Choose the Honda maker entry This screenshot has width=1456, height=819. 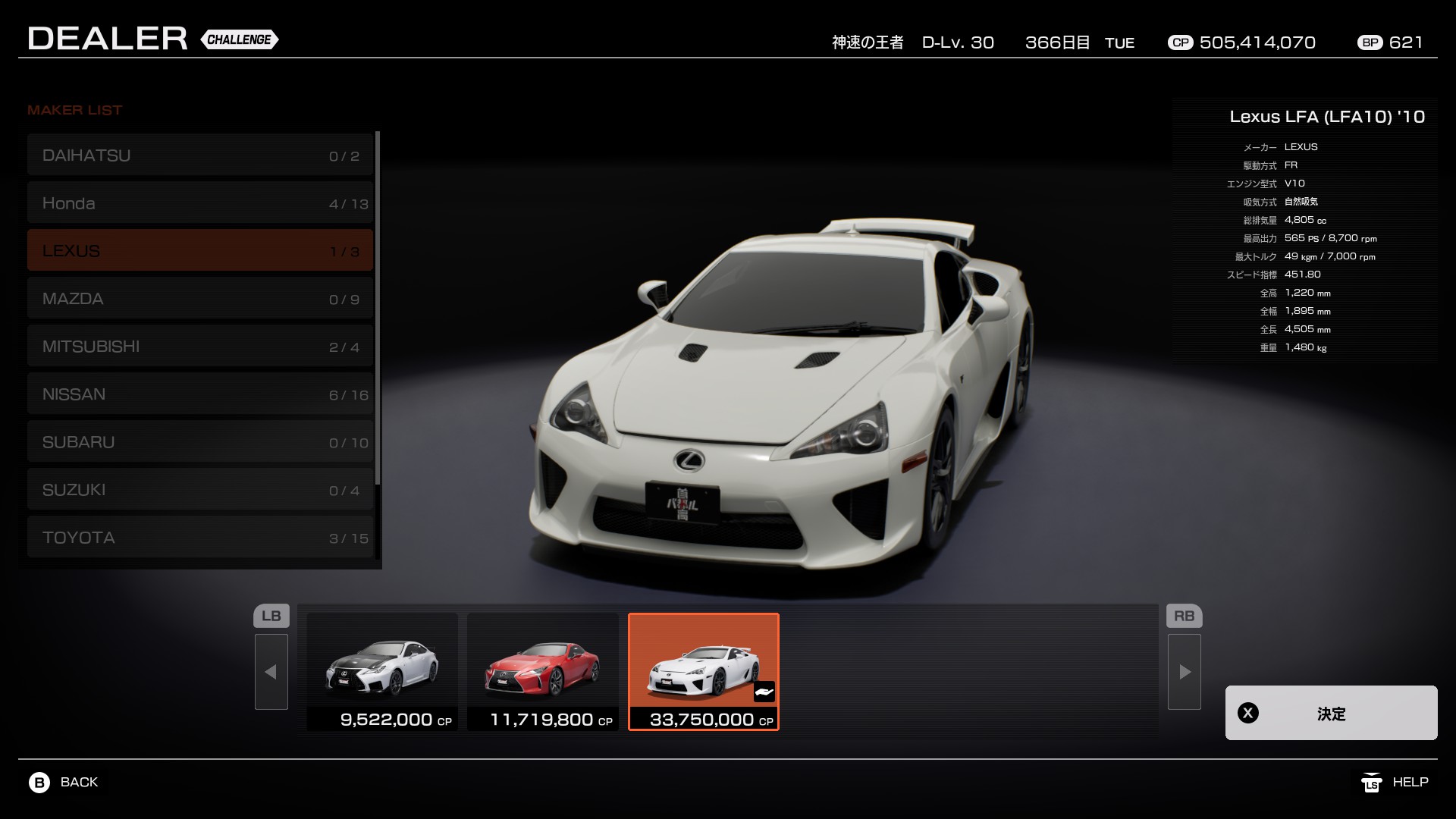click(x=200, y=203)
